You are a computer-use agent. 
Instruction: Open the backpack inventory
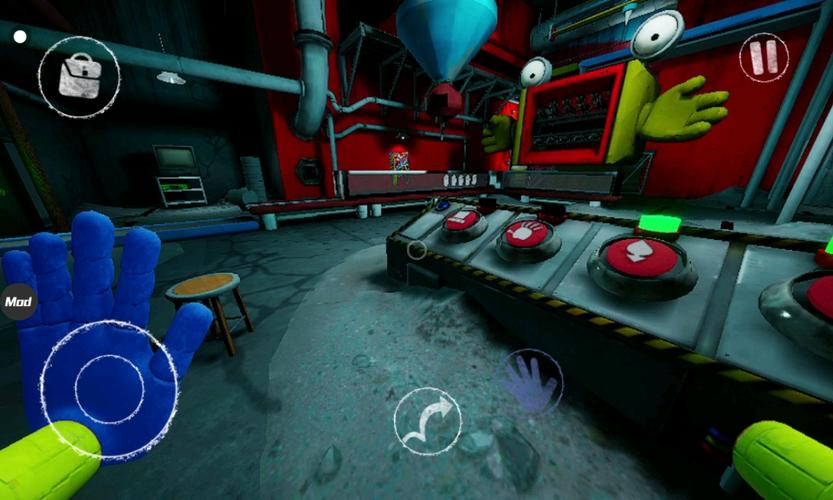click(x=79, y=76)
